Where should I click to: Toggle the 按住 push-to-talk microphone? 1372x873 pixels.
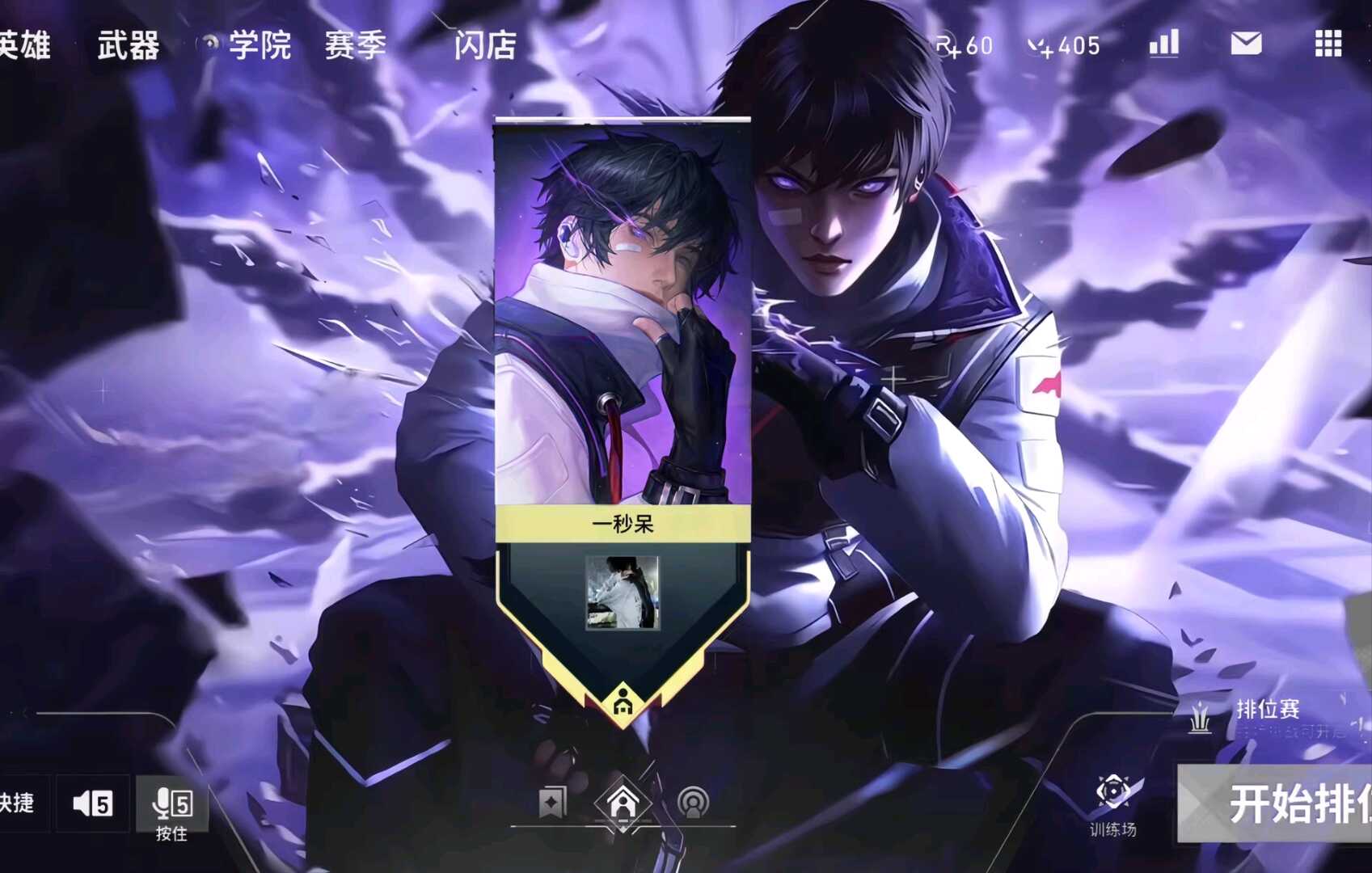click(171, 803)
